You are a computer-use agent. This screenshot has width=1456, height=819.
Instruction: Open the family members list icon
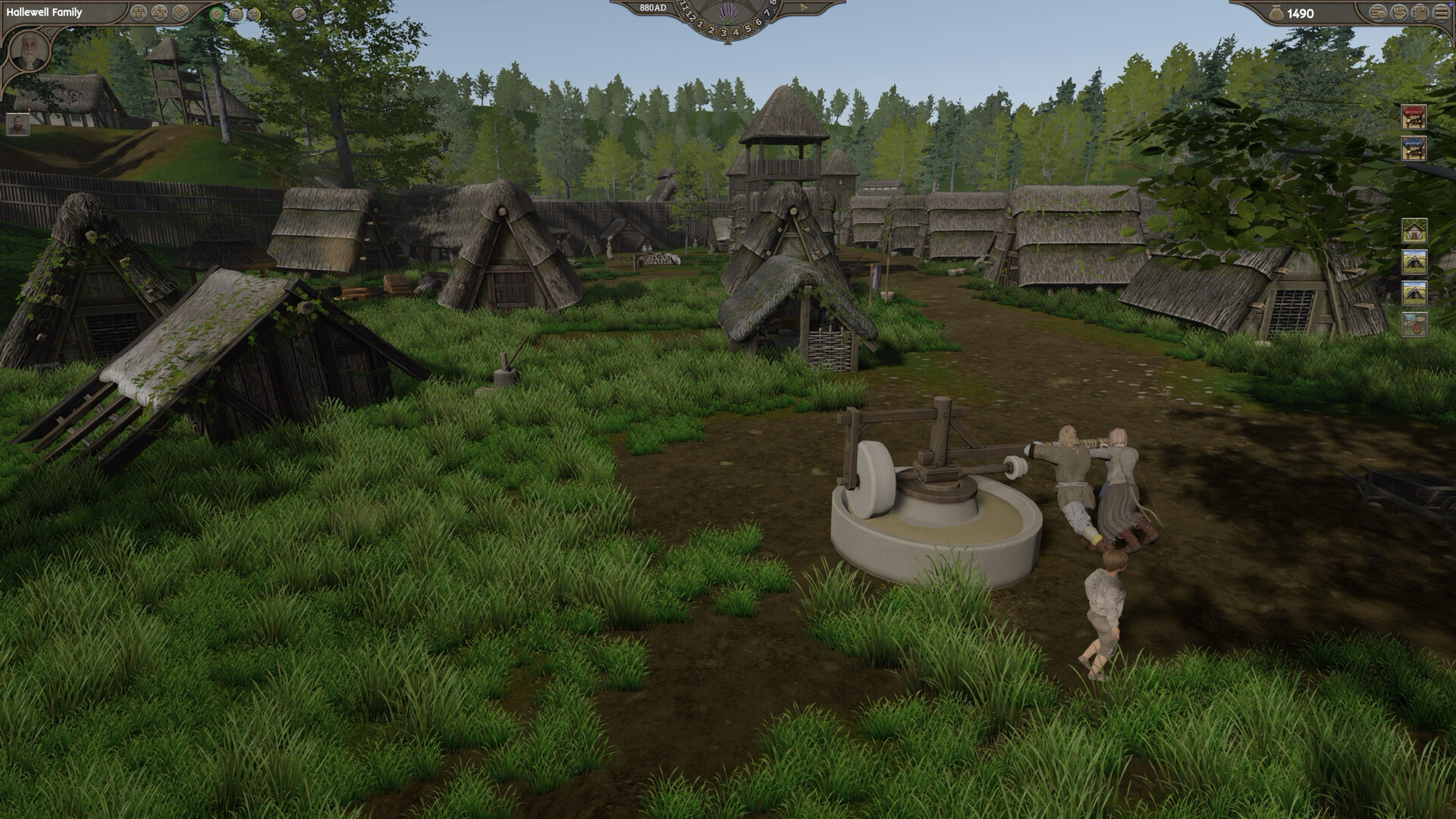click(x=158, y=12)
